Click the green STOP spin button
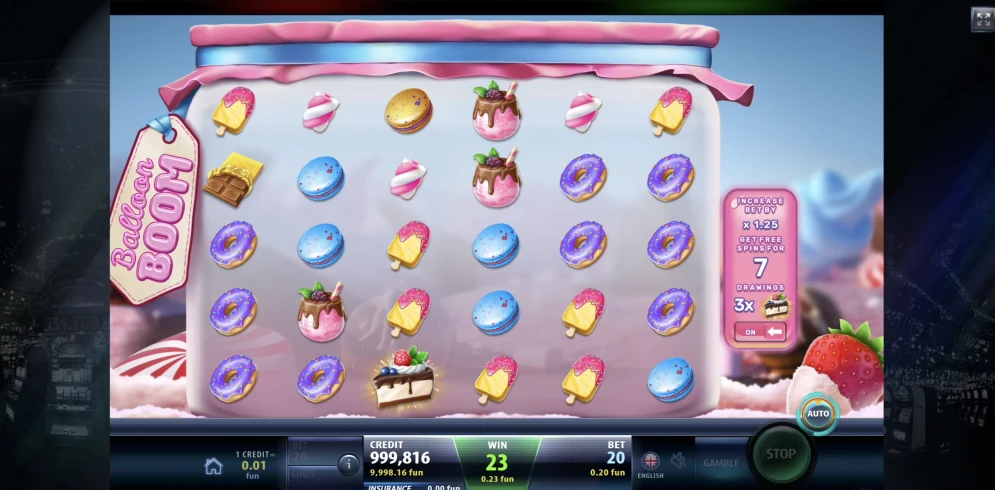This screenshot has height=490, width=995. 780,454
